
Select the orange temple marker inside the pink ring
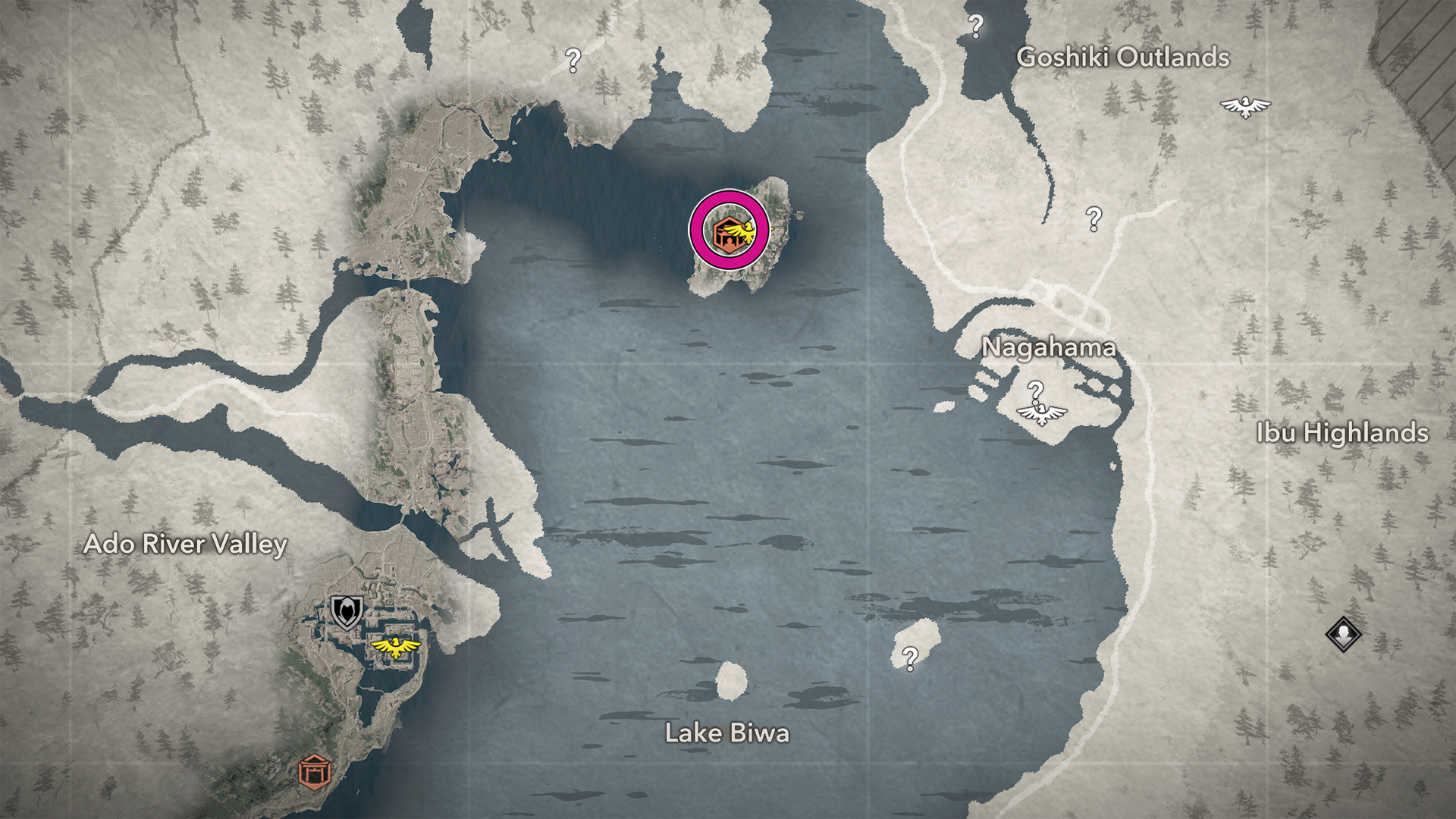pos(727,231)
